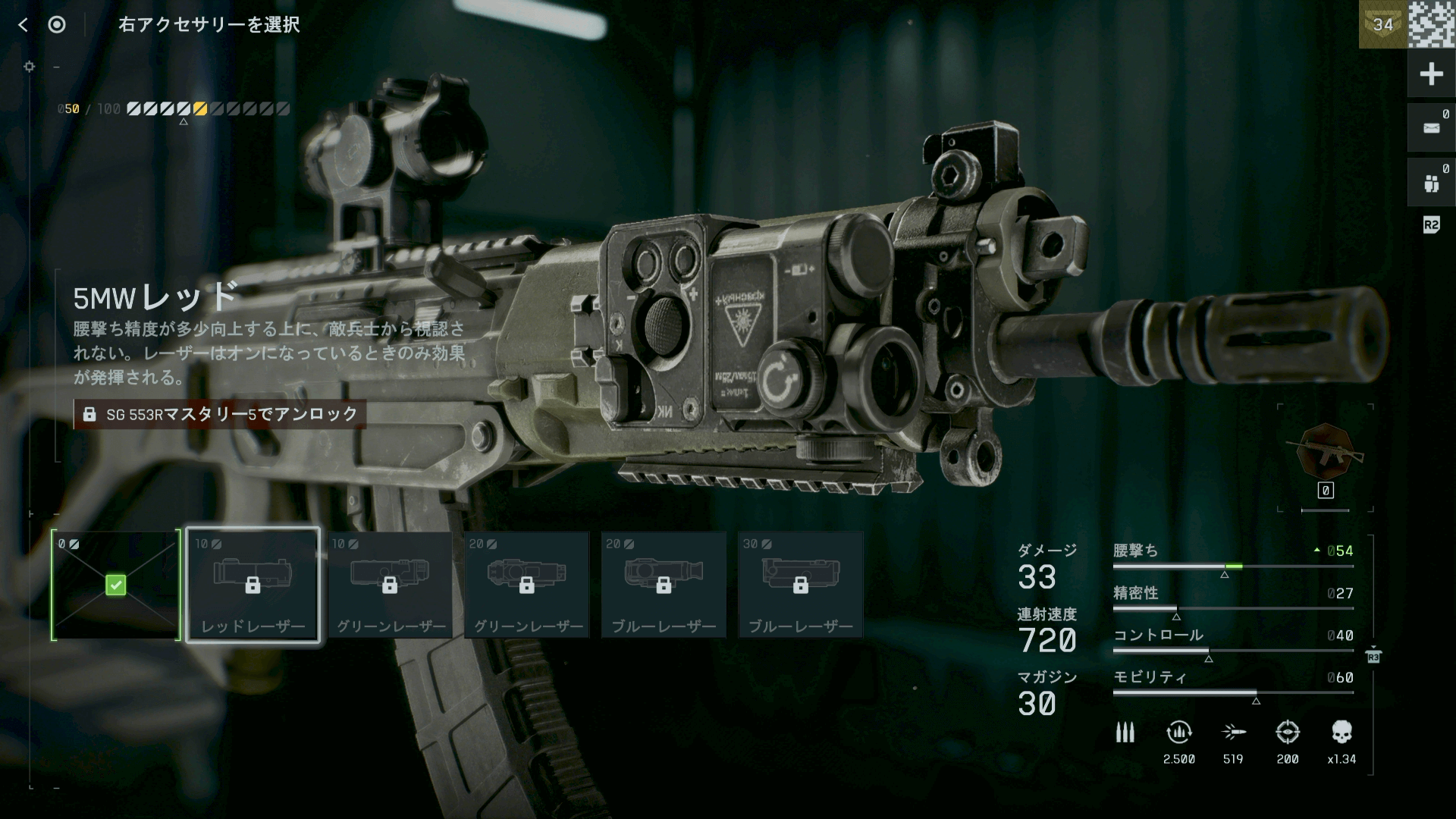Go back using the arrow button
Screen dimensions: 1456x819
coord(24,25)
